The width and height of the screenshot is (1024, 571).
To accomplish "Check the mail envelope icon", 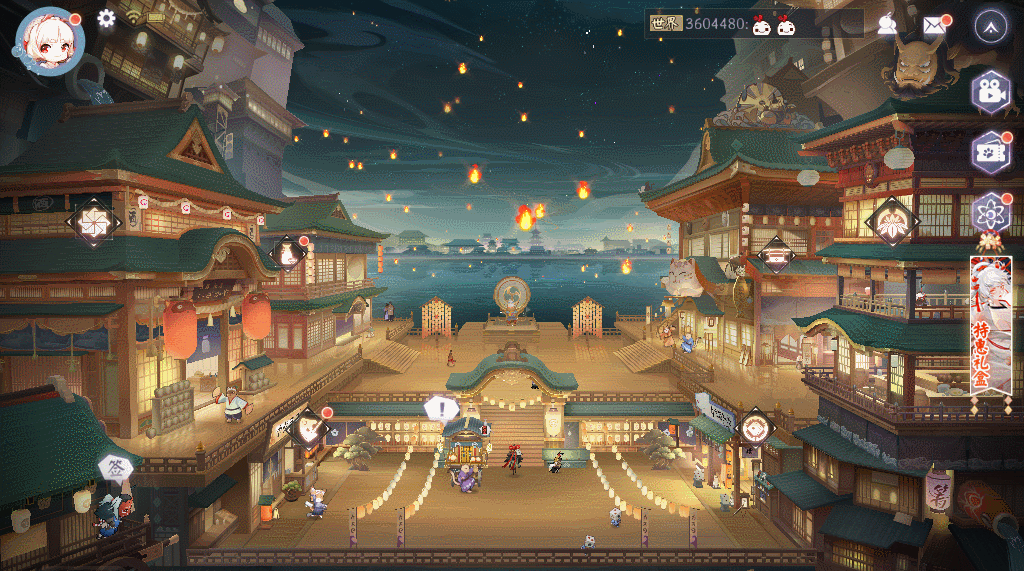I will coord(934,25).
